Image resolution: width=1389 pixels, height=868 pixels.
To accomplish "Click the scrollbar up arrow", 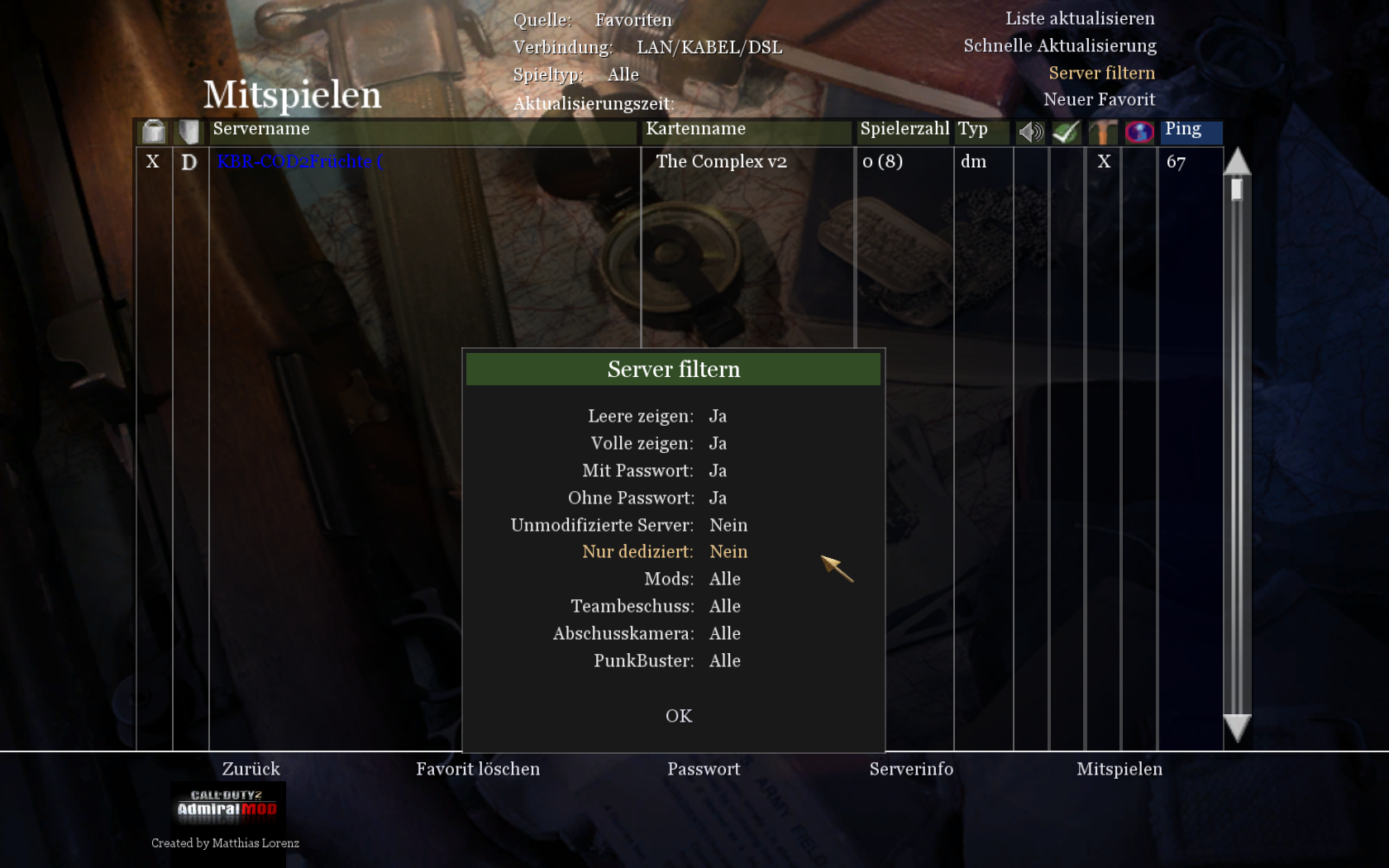I will [x=1237, y=162].
